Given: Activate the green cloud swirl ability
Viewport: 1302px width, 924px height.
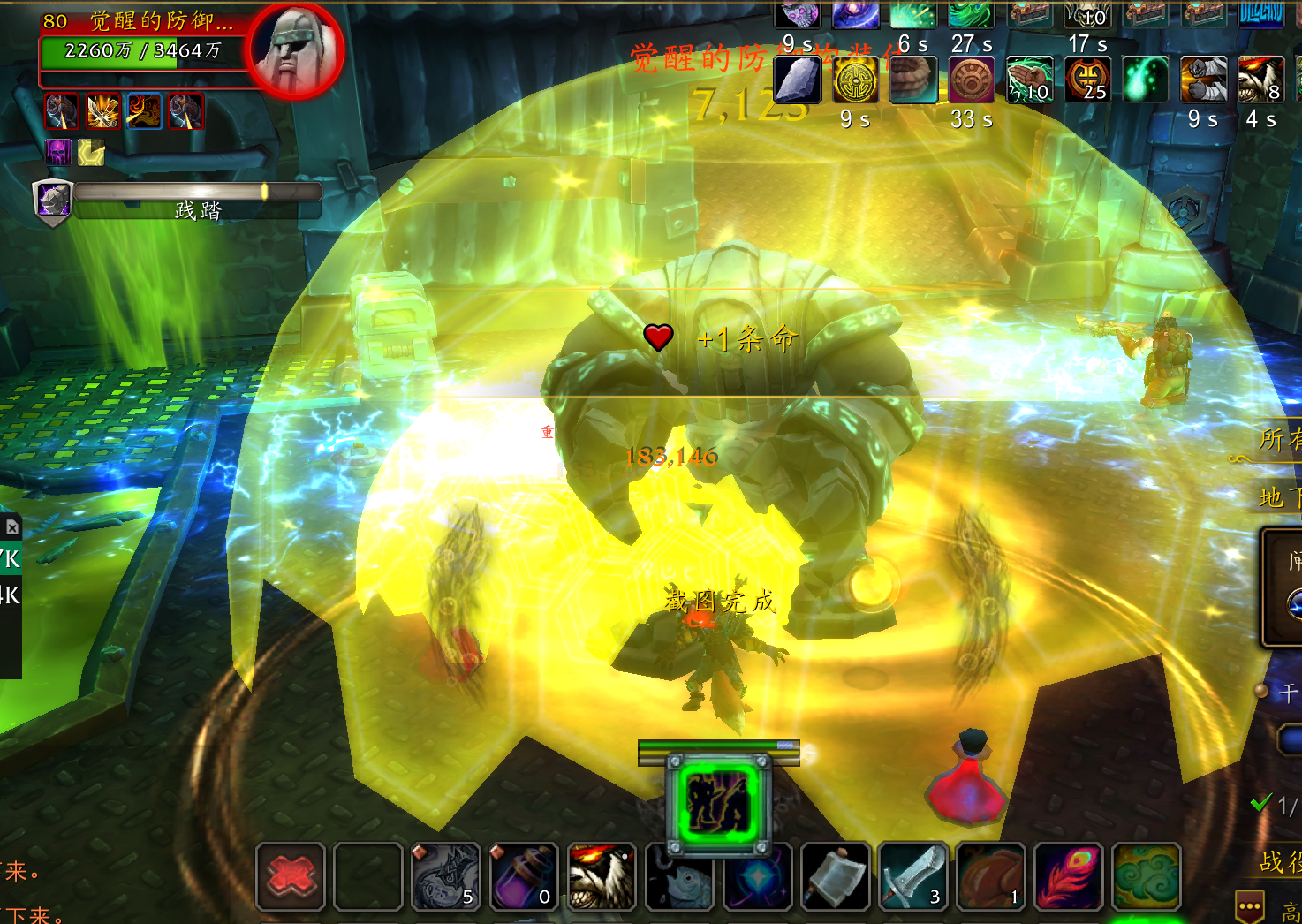Looking at the screenshot, I should 1147,876.
